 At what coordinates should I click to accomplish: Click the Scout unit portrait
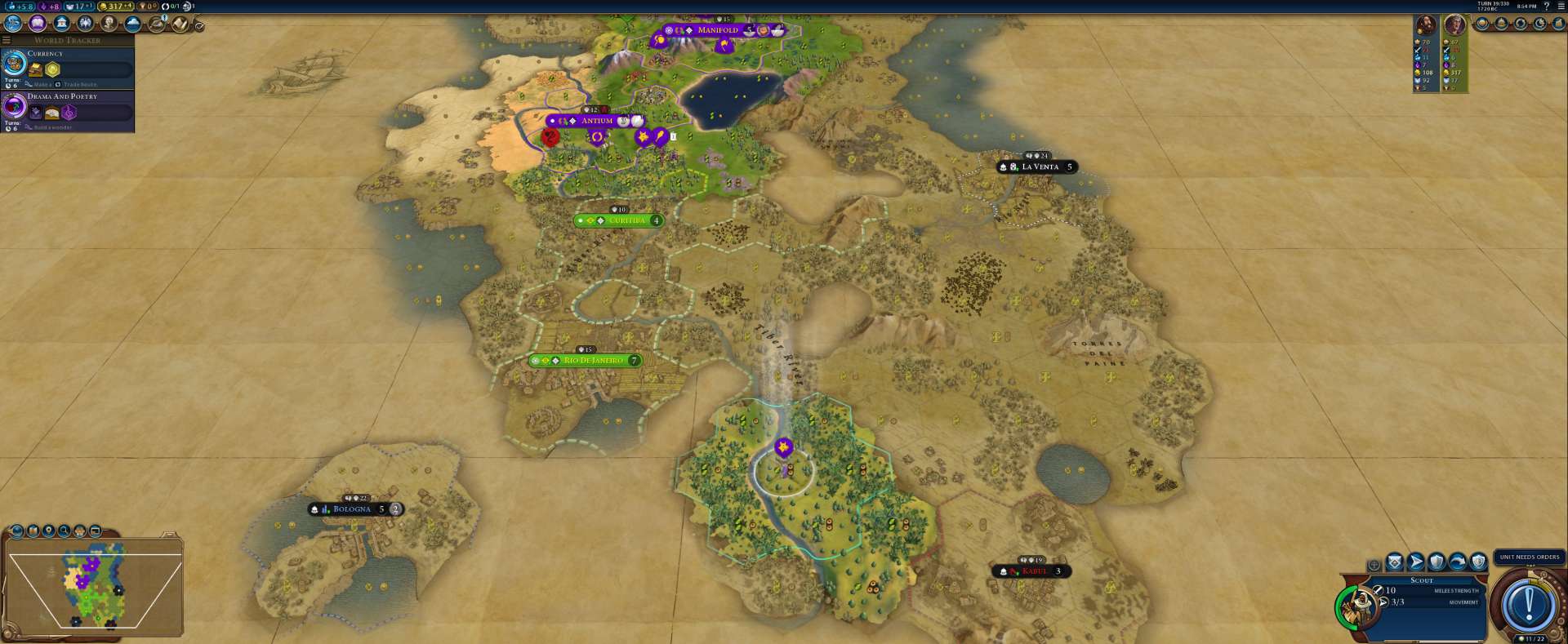coord(1359,605)
